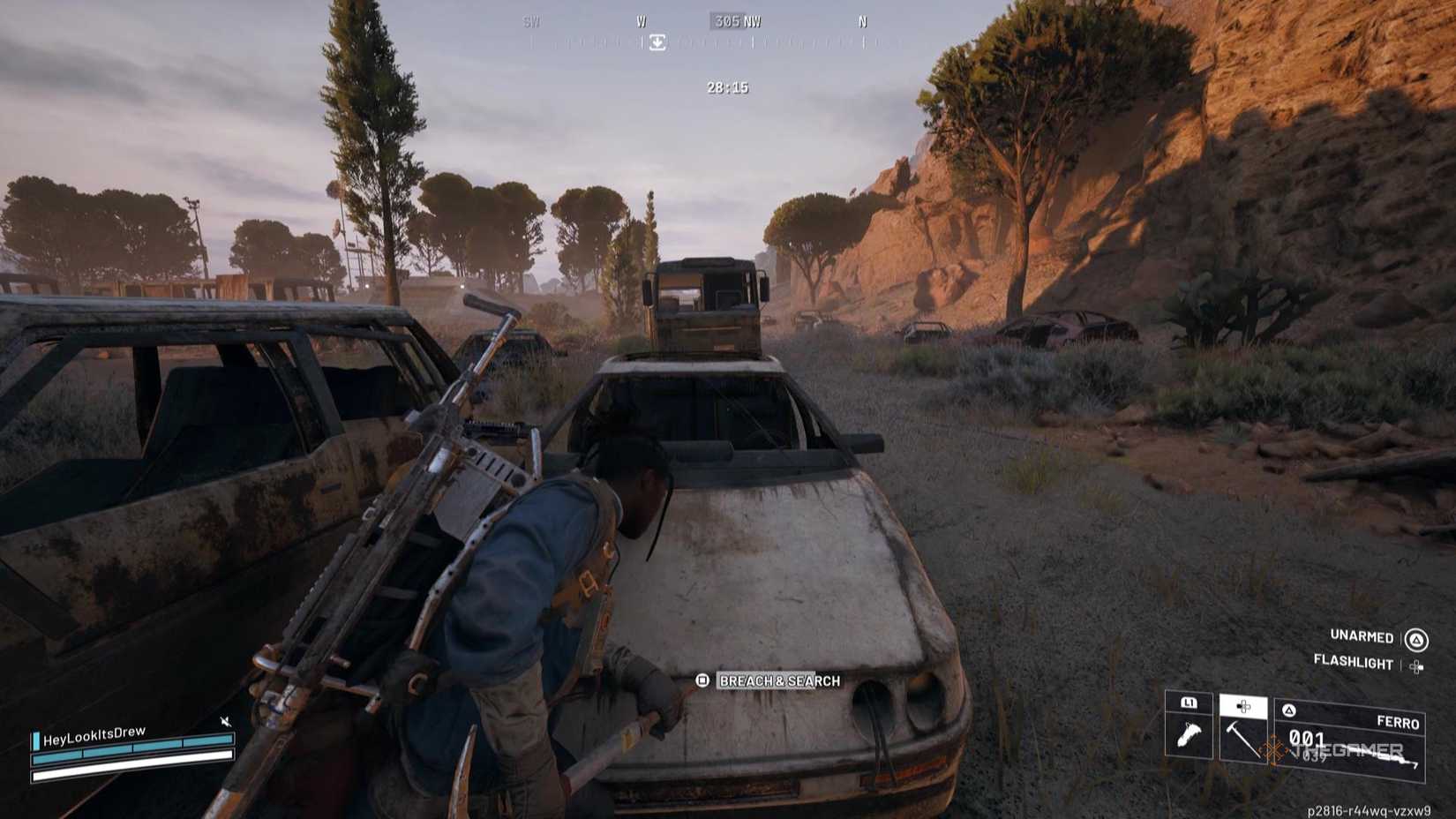Click the session code p2816-r44wq-vzxw9
This screenshot has height=819, width=1456.
(x=1370, y=809)
